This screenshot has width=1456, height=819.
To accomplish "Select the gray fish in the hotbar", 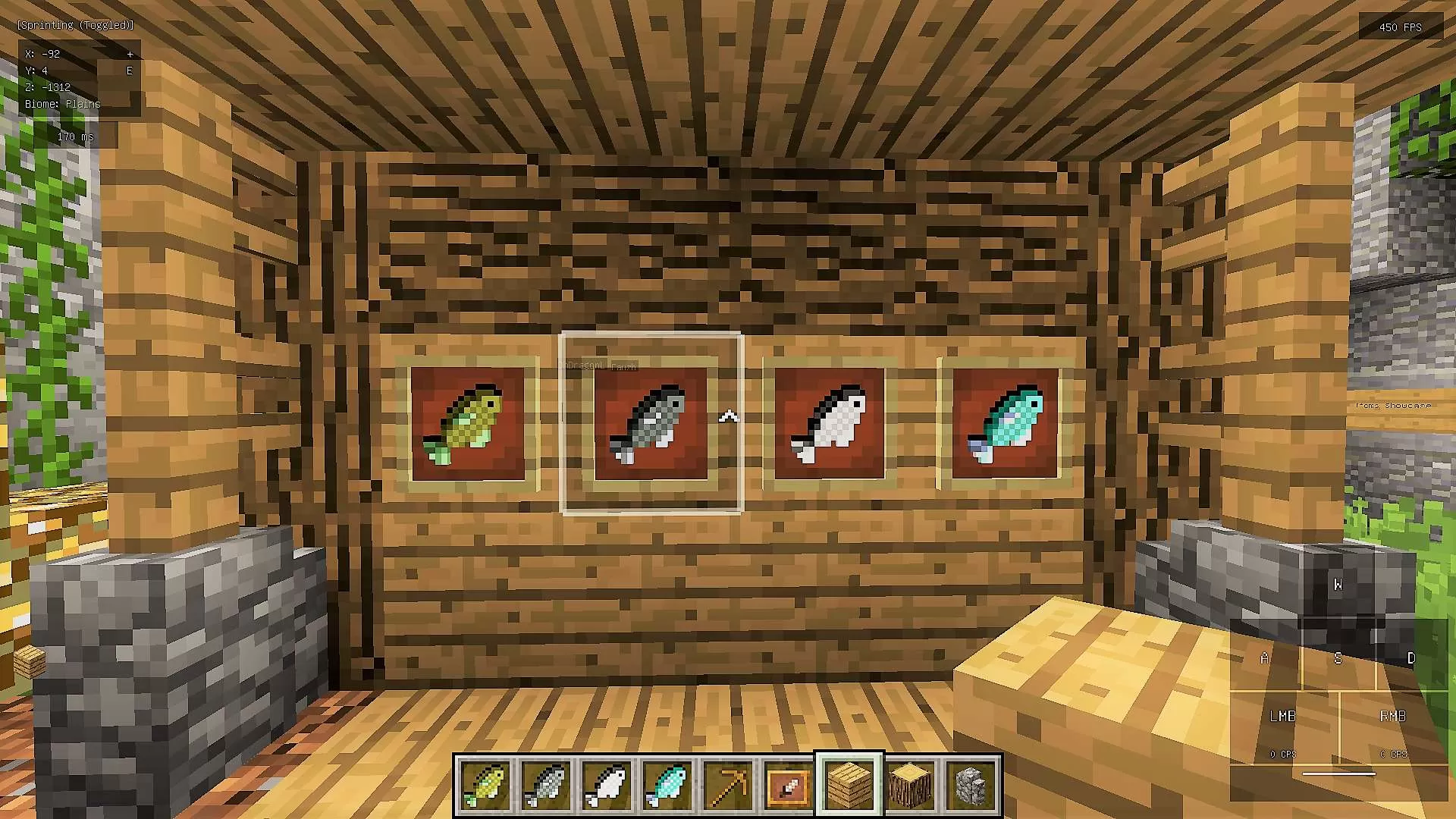I will click(x=546, y=785).
